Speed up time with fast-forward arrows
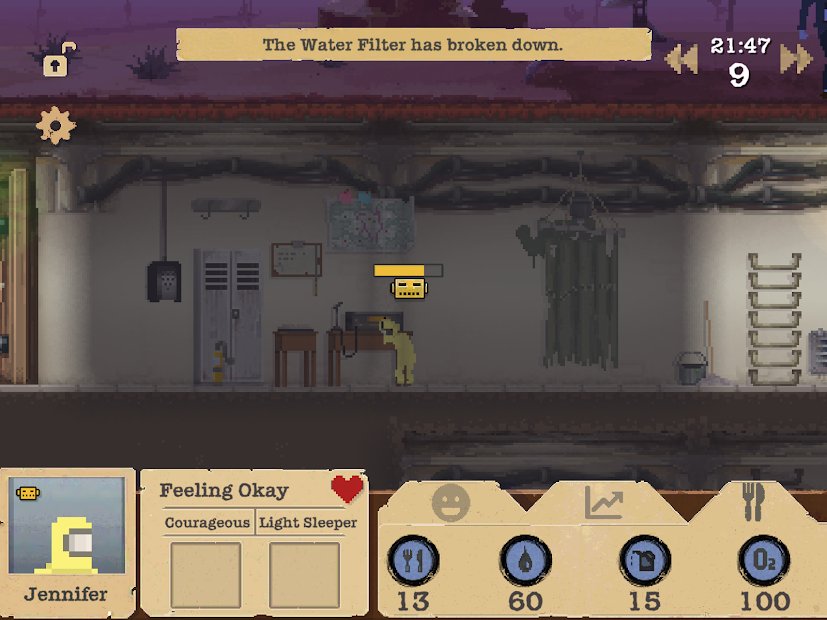Image resolution: width=827 pixels, height=620 pixels. pos(796,59)
